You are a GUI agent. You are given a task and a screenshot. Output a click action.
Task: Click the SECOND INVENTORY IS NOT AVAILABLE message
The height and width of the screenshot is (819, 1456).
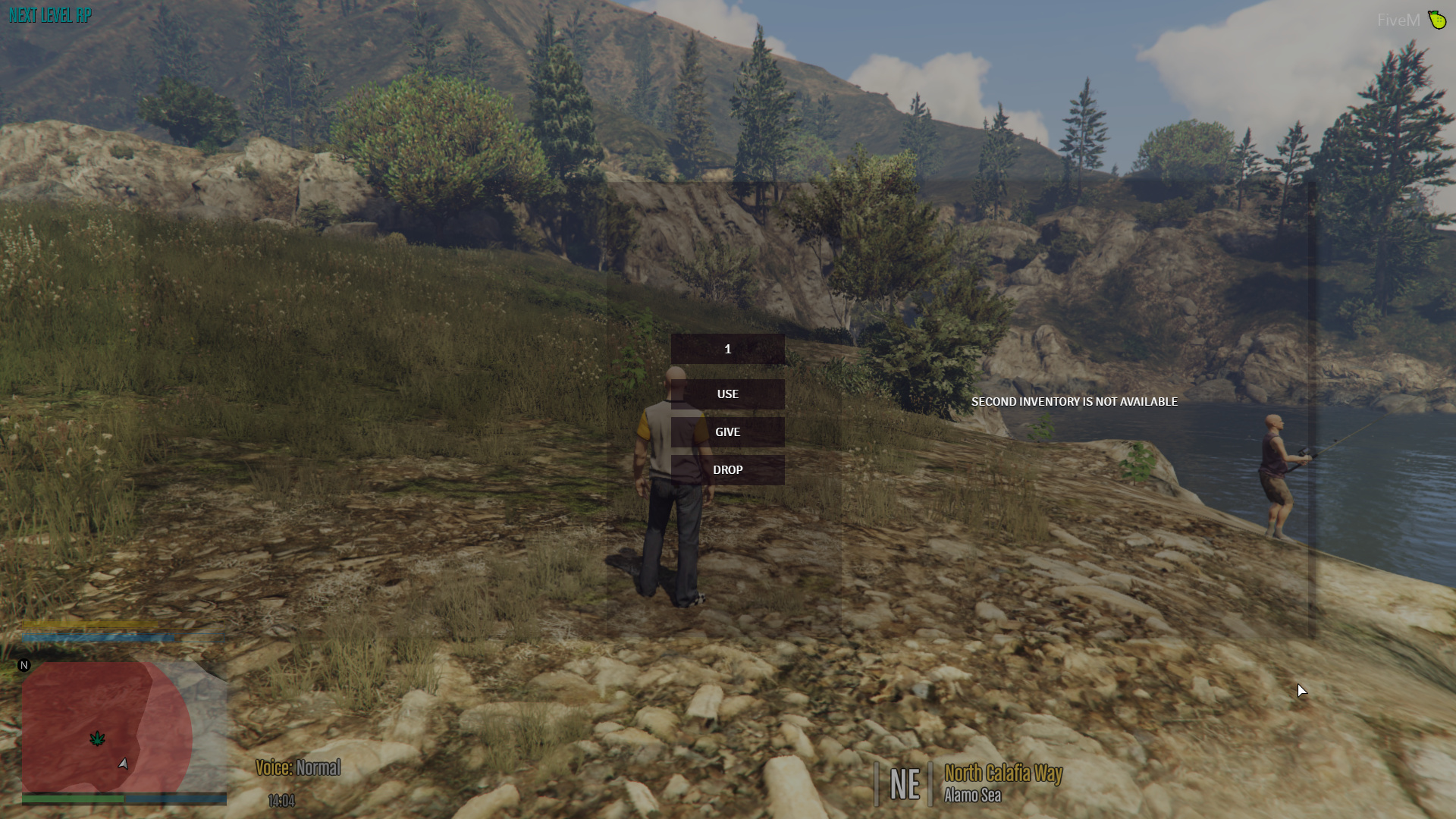pos(1075,402)
